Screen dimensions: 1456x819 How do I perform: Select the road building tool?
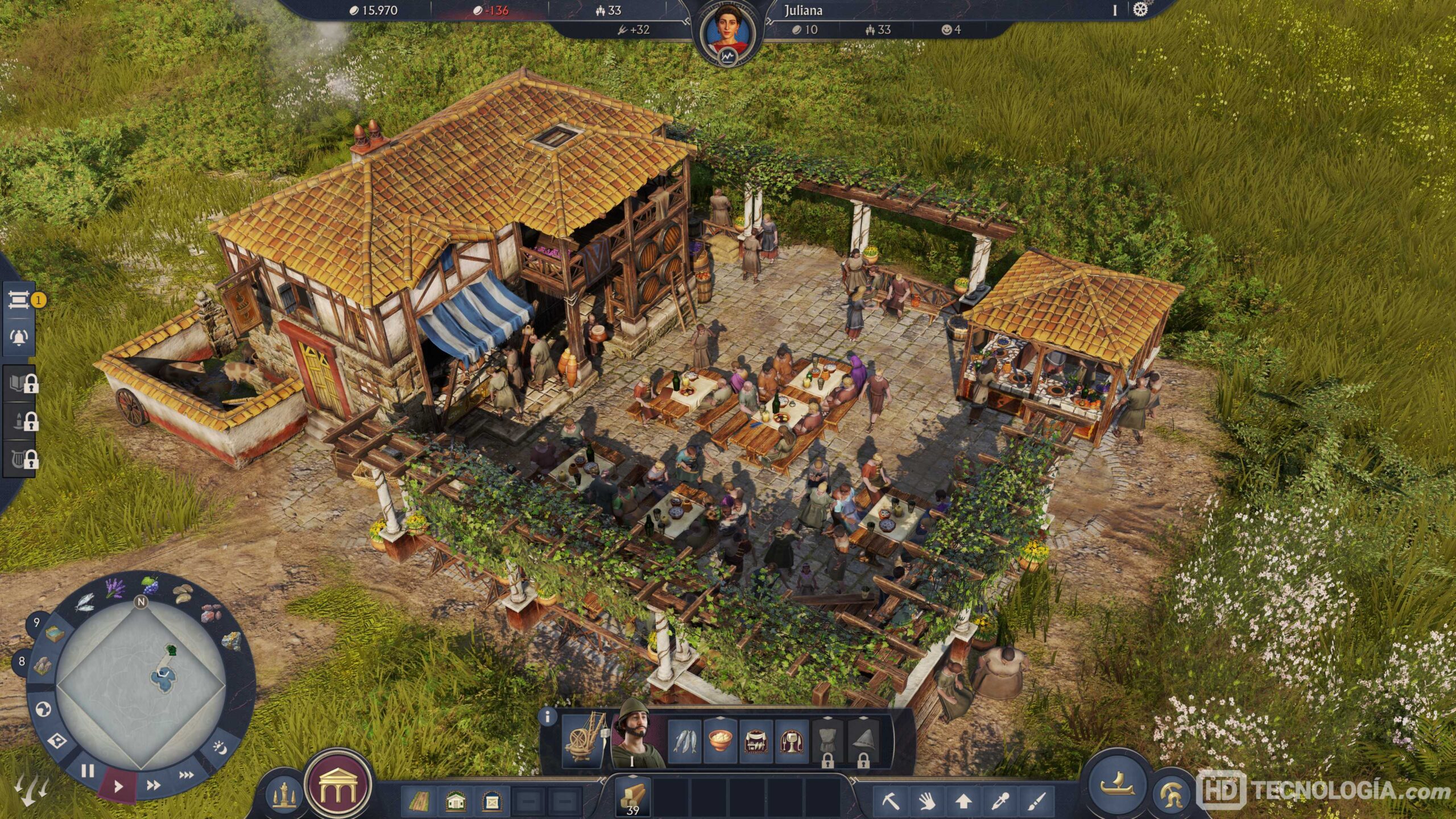(419, 802)
